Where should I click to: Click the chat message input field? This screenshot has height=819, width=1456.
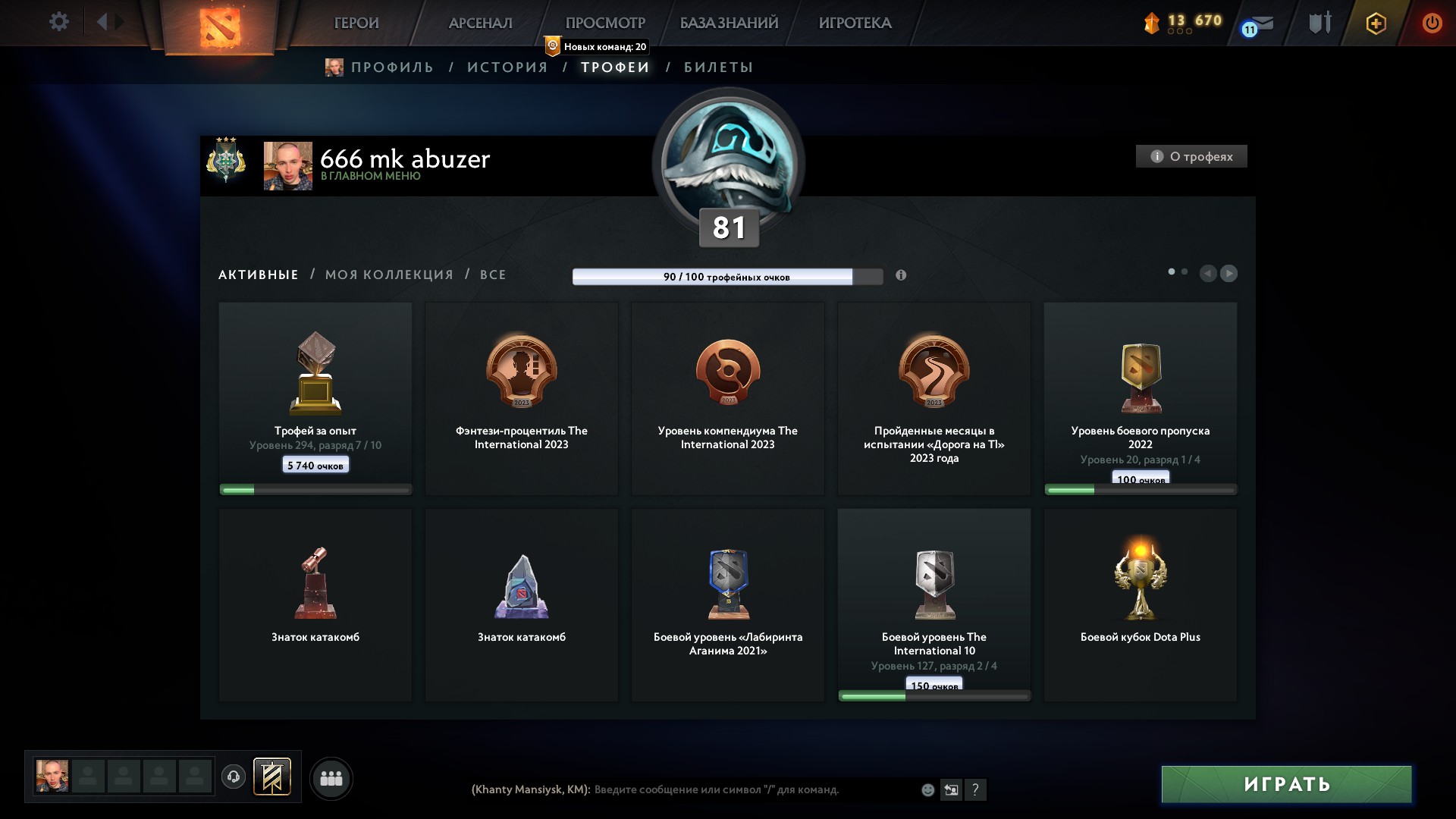[x=751, y=789]
